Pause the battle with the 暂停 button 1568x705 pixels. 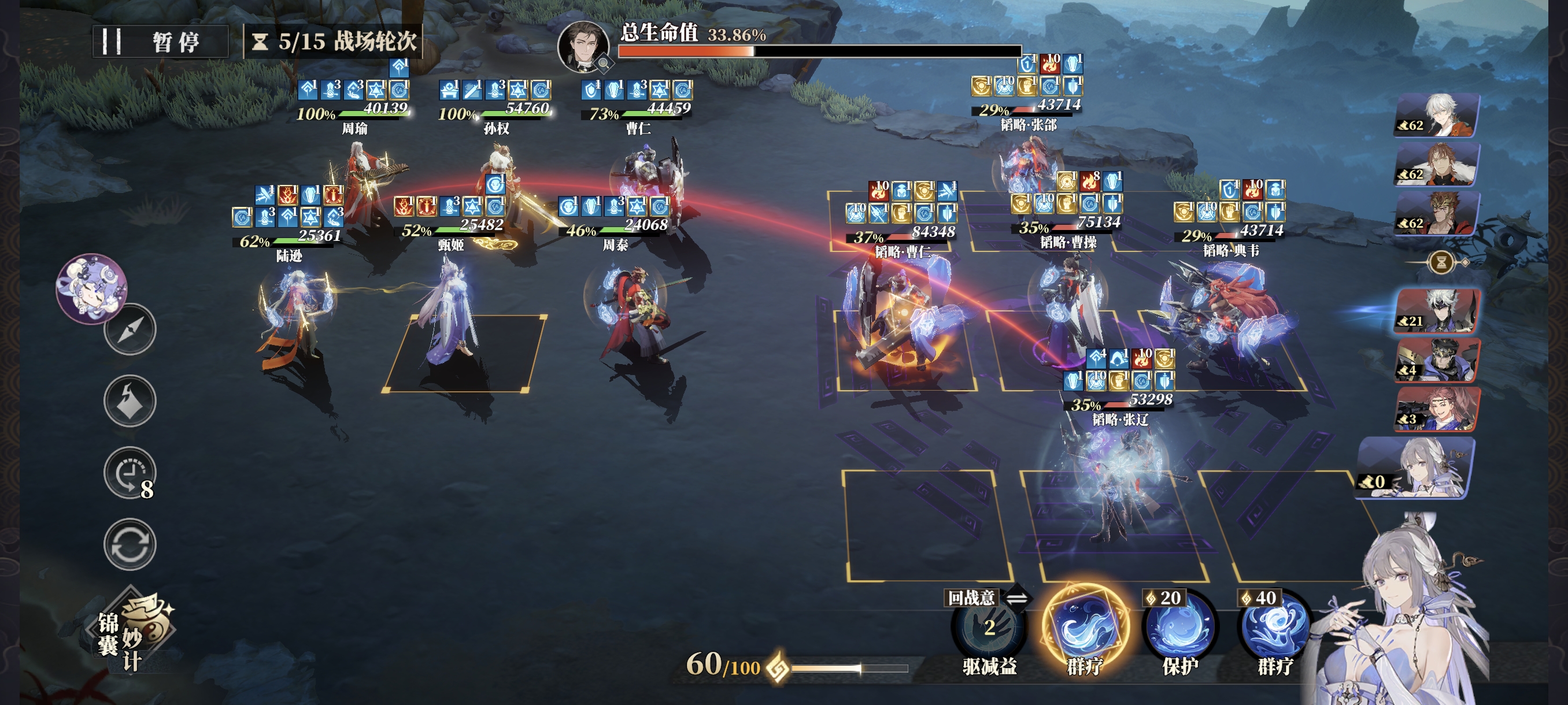click(x=160, y=42)
